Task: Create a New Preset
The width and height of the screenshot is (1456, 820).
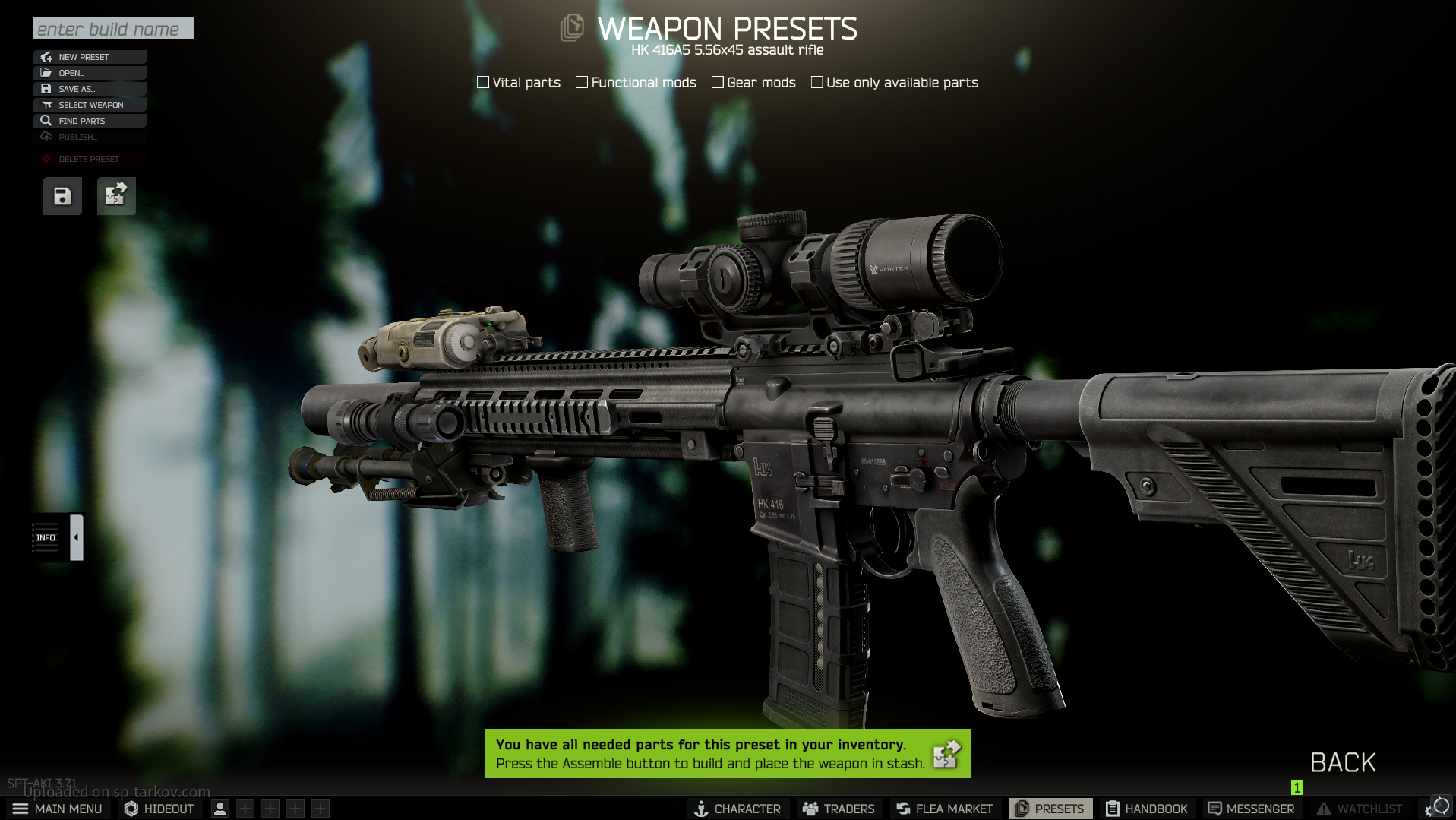Action: point(89,57)
